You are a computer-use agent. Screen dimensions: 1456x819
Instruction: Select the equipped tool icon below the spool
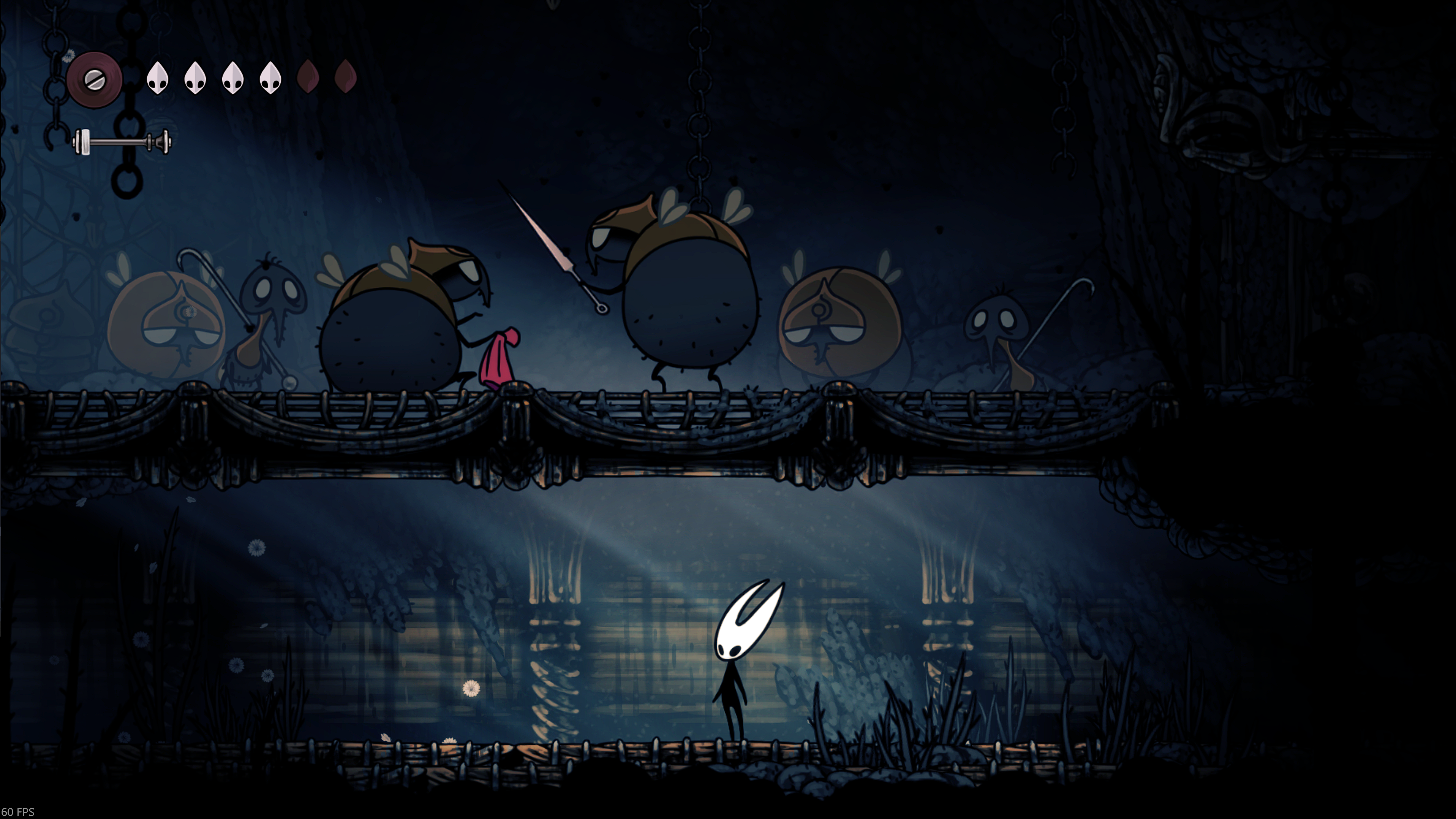[x=122, y=141]
